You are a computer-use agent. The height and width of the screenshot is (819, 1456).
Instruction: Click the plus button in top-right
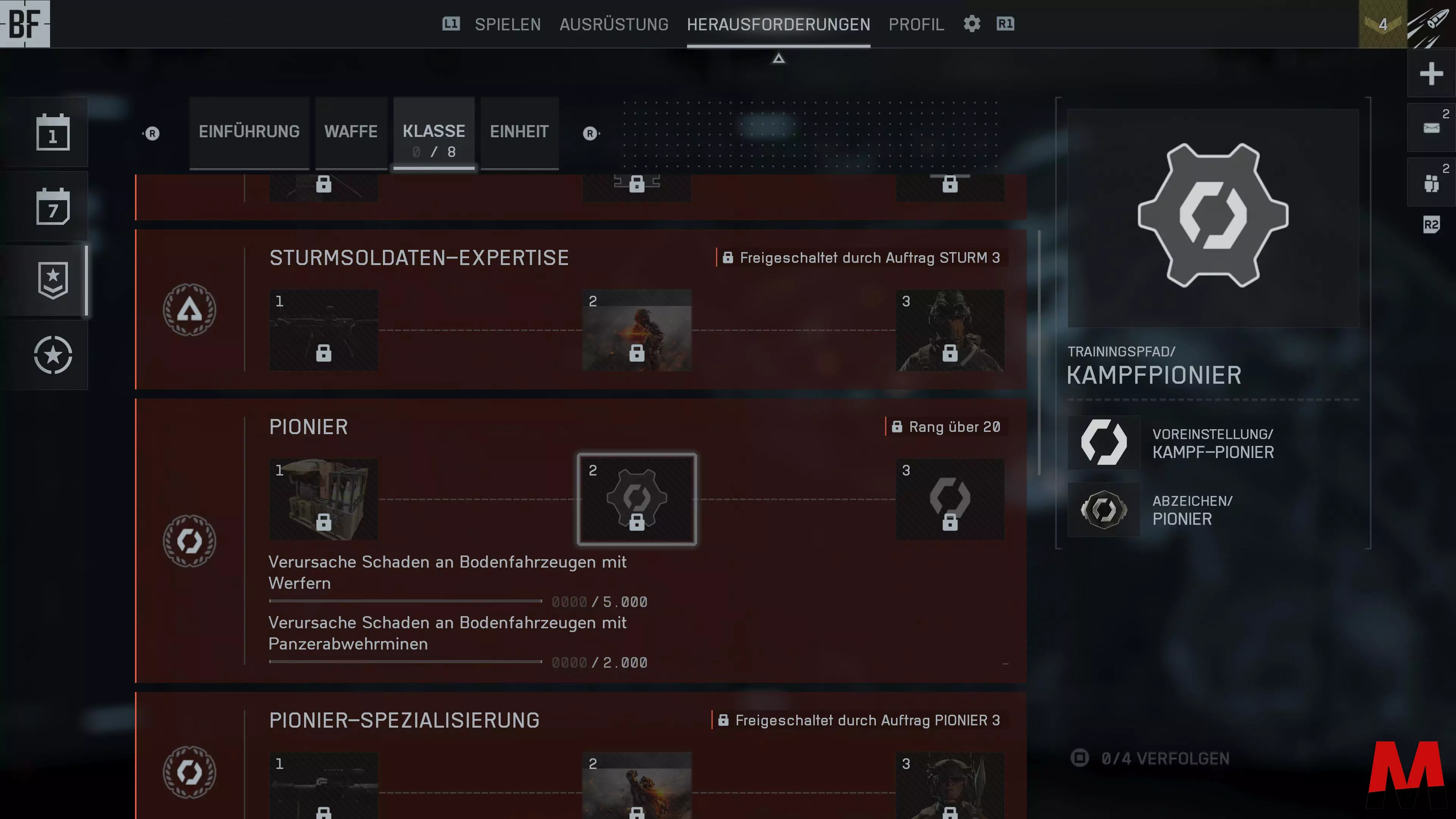1431,74
